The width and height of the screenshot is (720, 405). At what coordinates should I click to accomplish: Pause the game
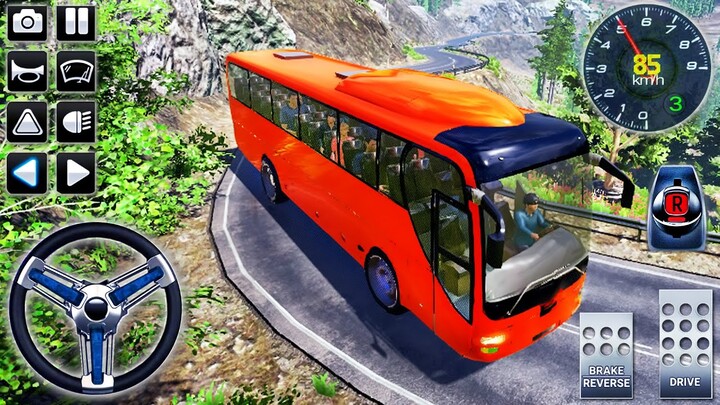click(x=76, y=23)
